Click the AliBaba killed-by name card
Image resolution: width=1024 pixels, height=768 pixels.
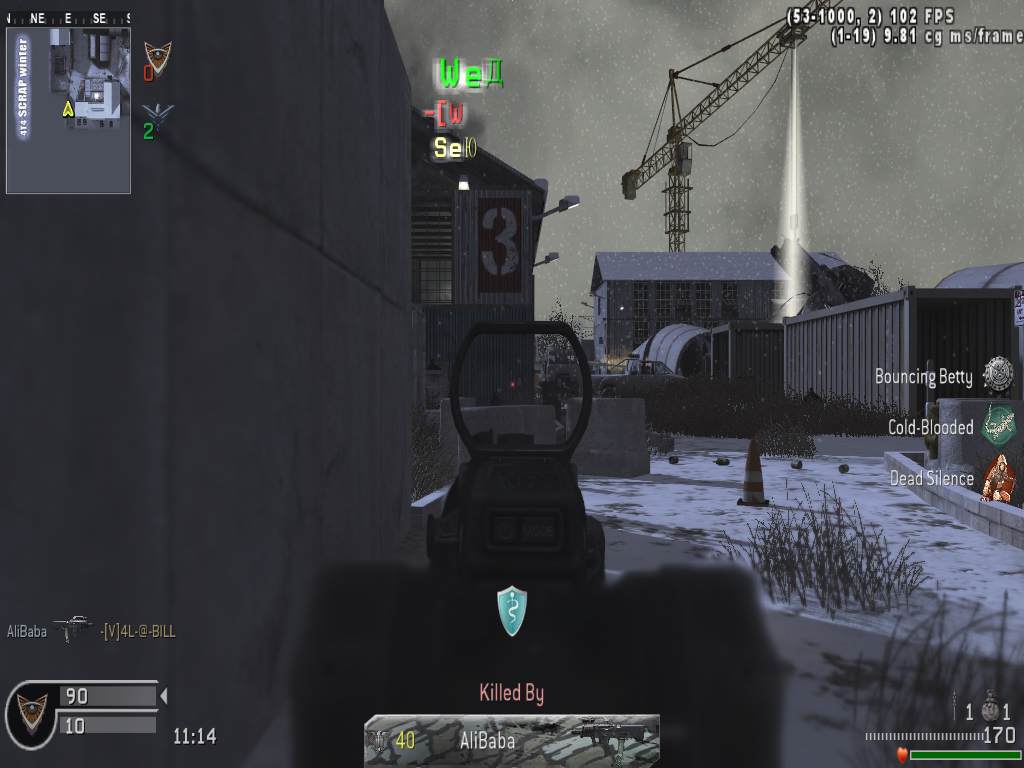pos(511,740)
